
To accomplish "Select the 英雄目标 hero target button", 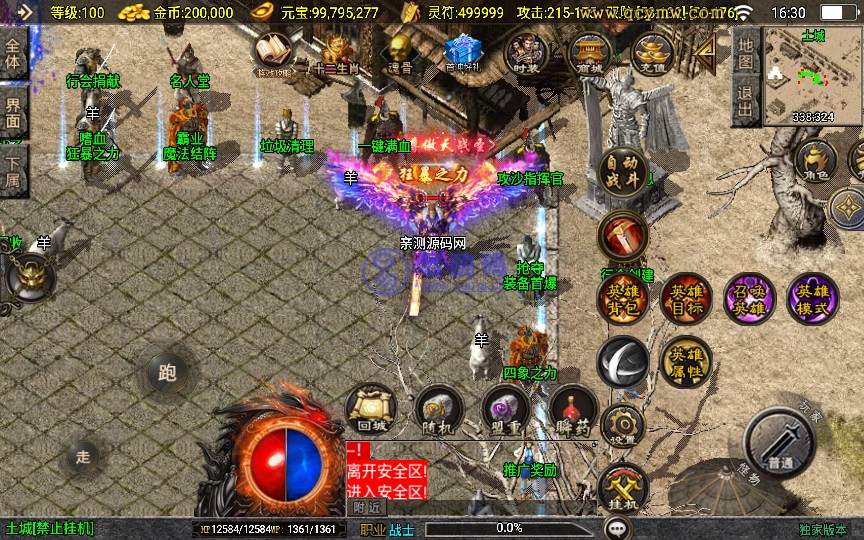I will click(686, 298).
